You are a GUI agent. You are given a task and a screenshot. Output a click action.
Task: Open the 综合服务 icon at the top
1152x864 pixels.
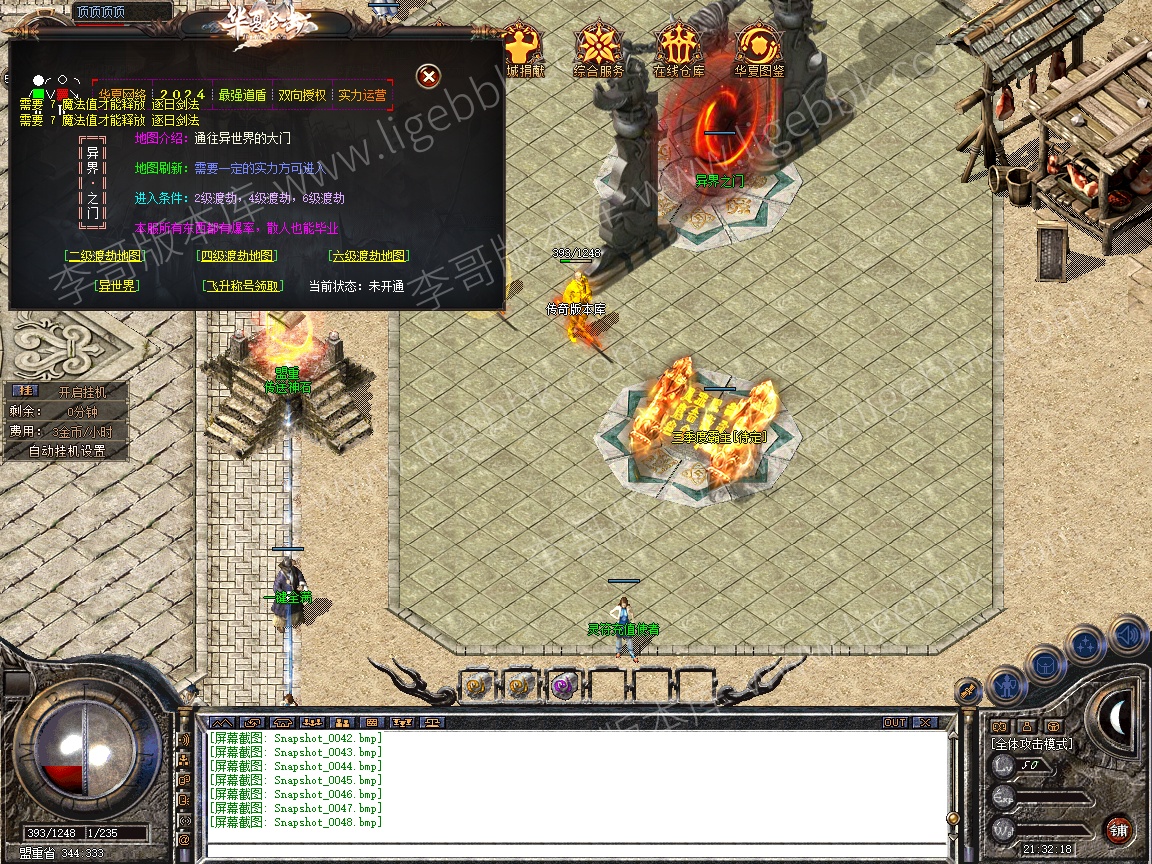pos(599,50)
